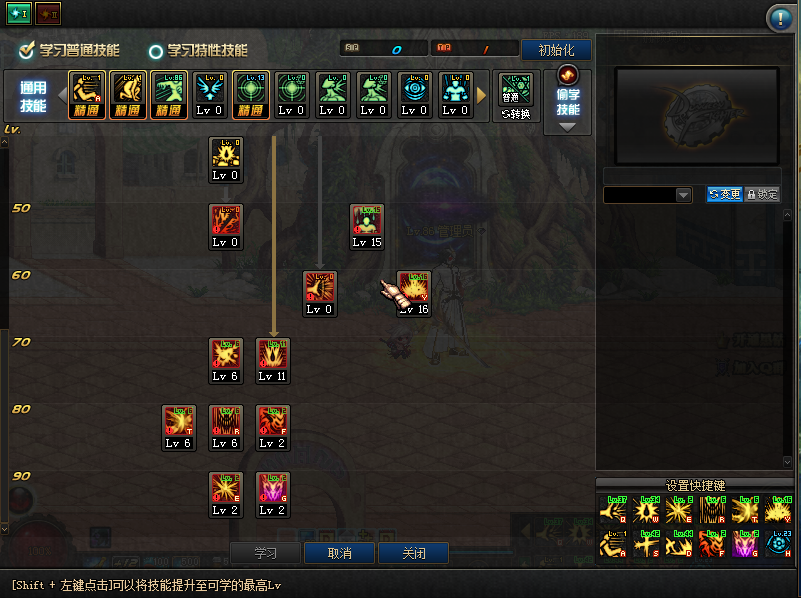This screenshot has width=801, height=598.
Task: Click the blue eye Lv 0 general skill
Action: click(x=414, y=90)
